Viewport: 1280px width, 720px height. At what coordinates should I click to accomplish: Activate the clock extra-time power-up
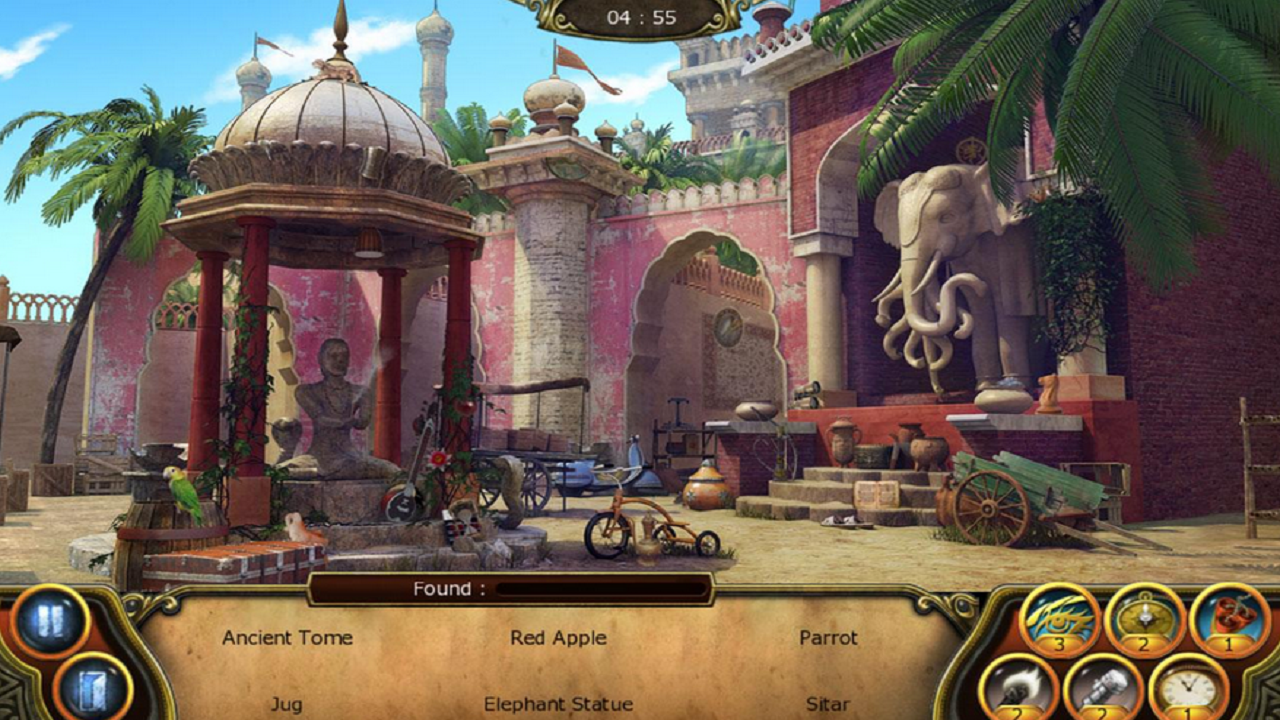[1188, 688]
